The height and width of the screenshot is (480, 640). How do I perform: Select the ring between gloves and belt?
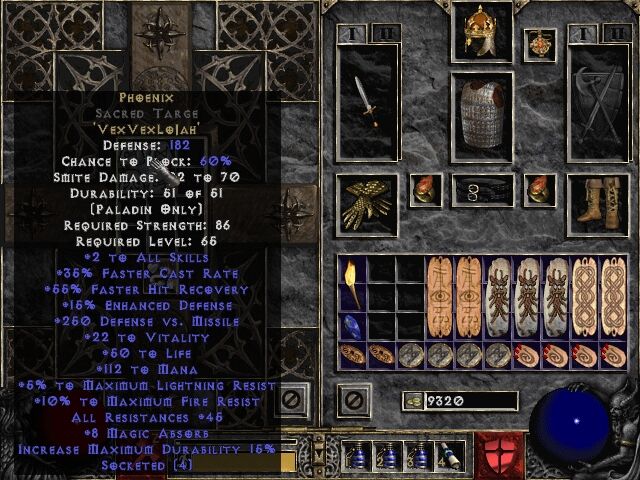(424, 189)
